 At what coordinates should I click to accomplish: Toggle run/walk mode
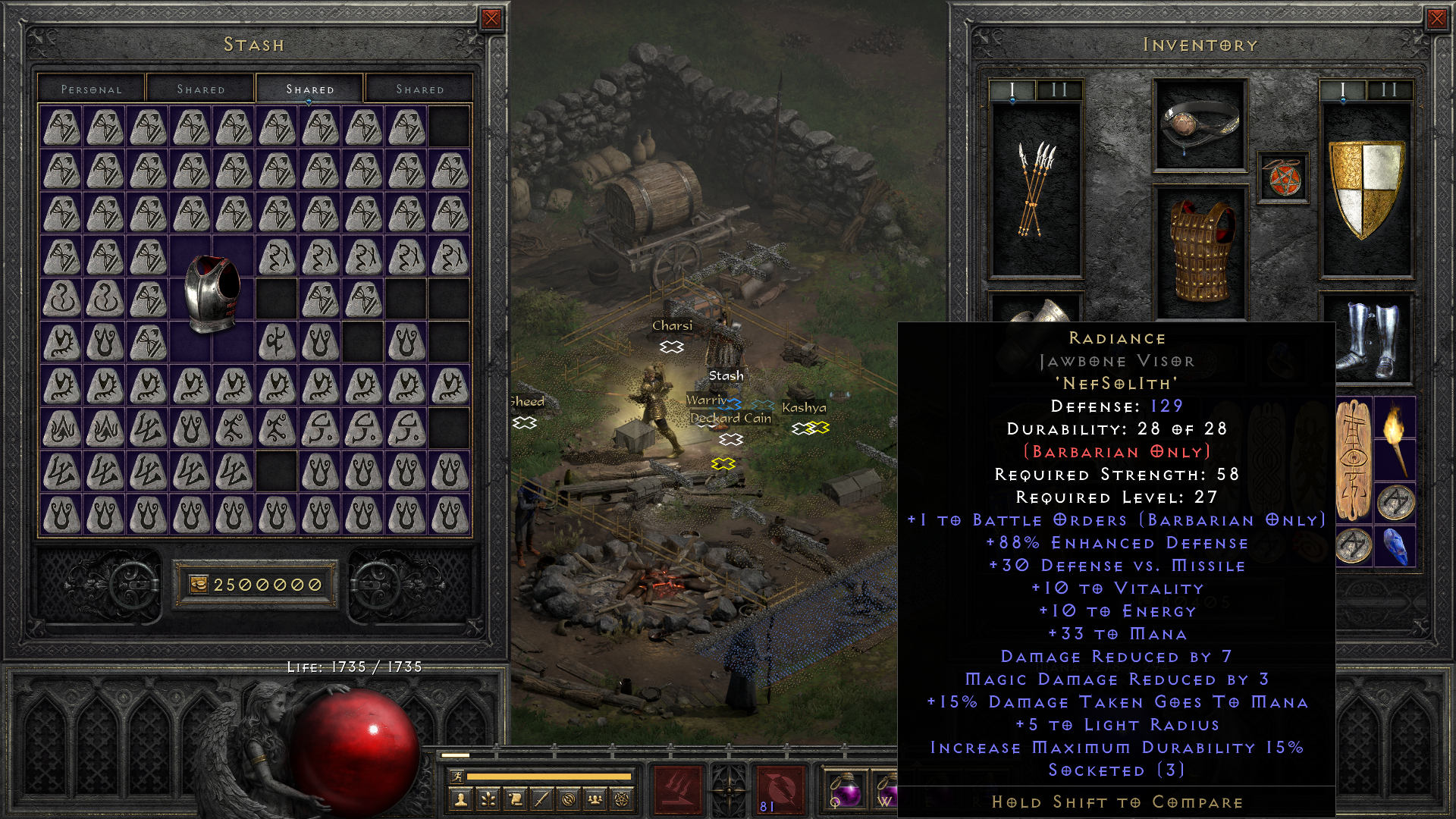[458, 777]
